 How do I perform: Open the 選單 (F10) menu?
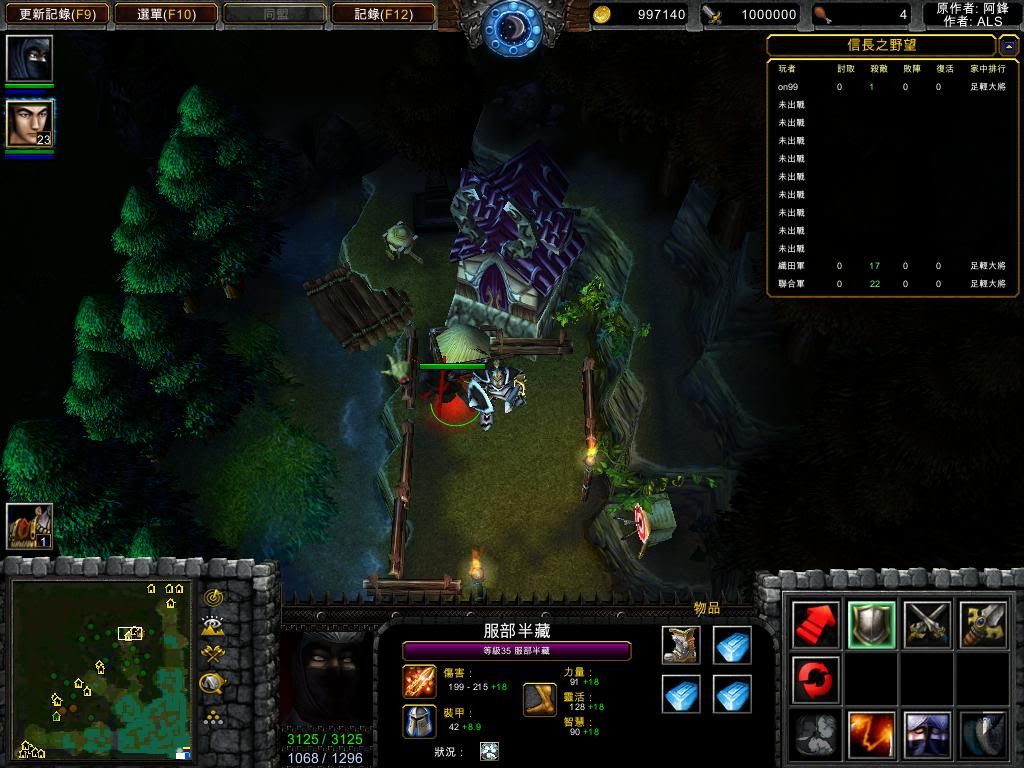pos(166,14)
